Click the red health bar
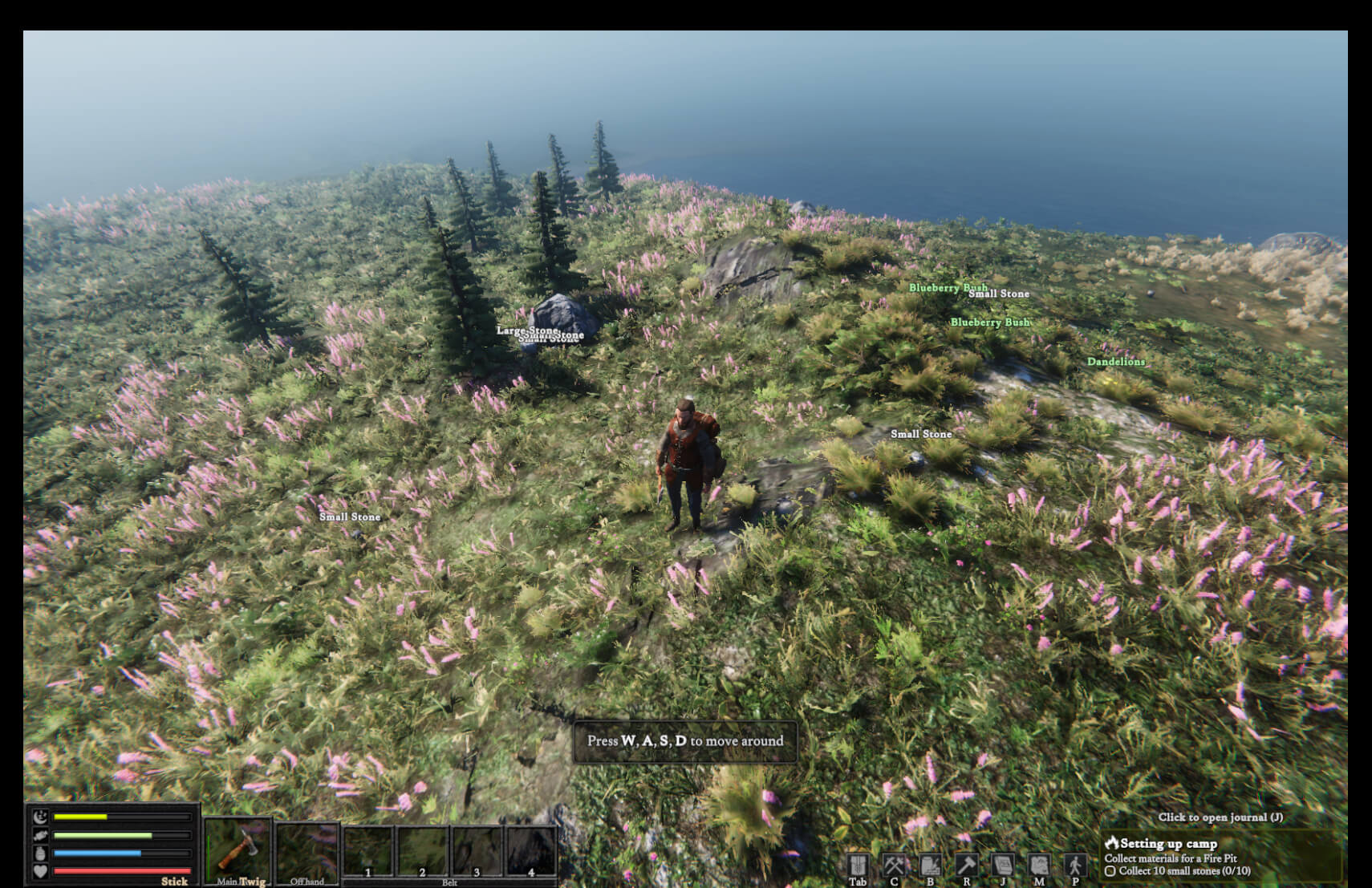Image resolution: width=1372 pixels, height=888 pixels. click(x=120, y=870)
